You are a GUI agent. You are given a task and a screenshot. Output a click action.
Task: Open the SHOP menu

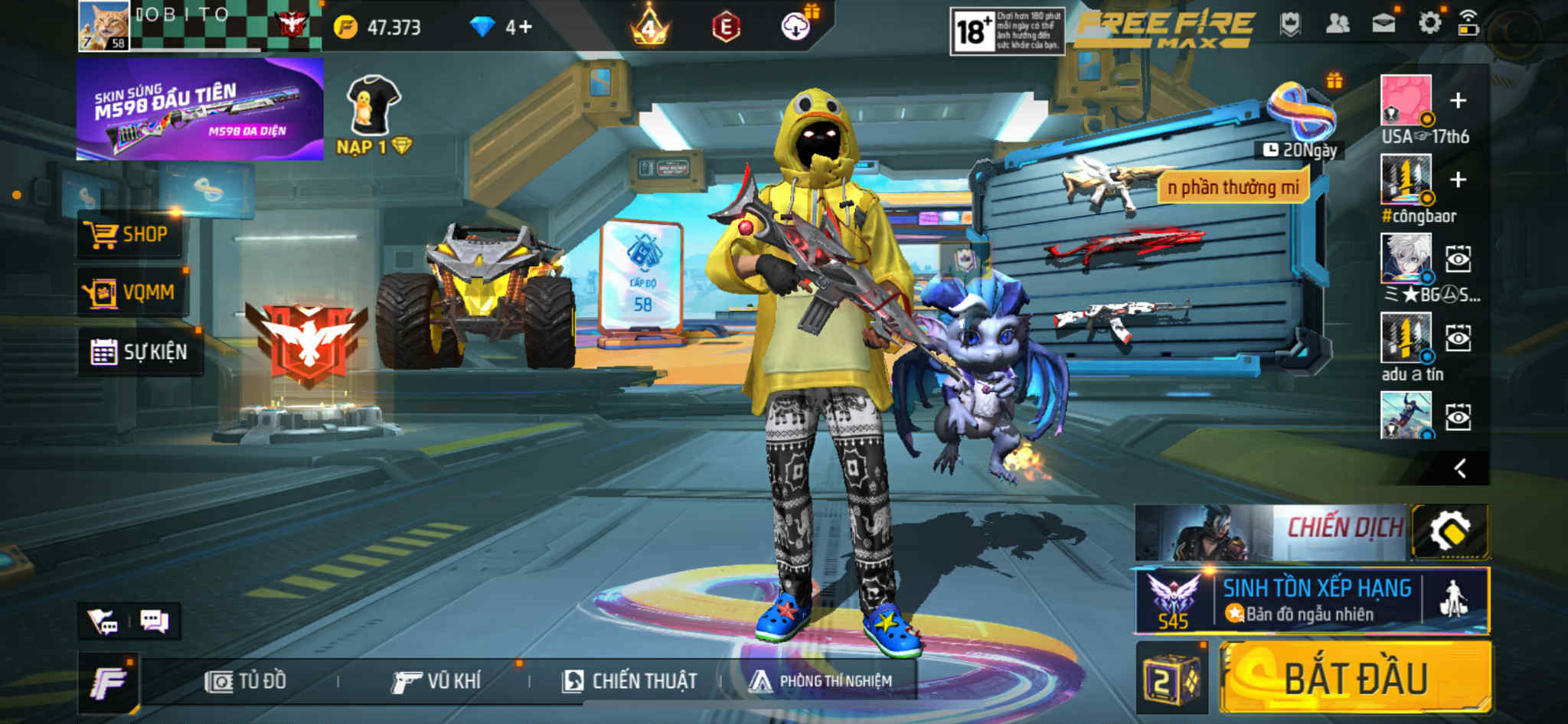129,234
